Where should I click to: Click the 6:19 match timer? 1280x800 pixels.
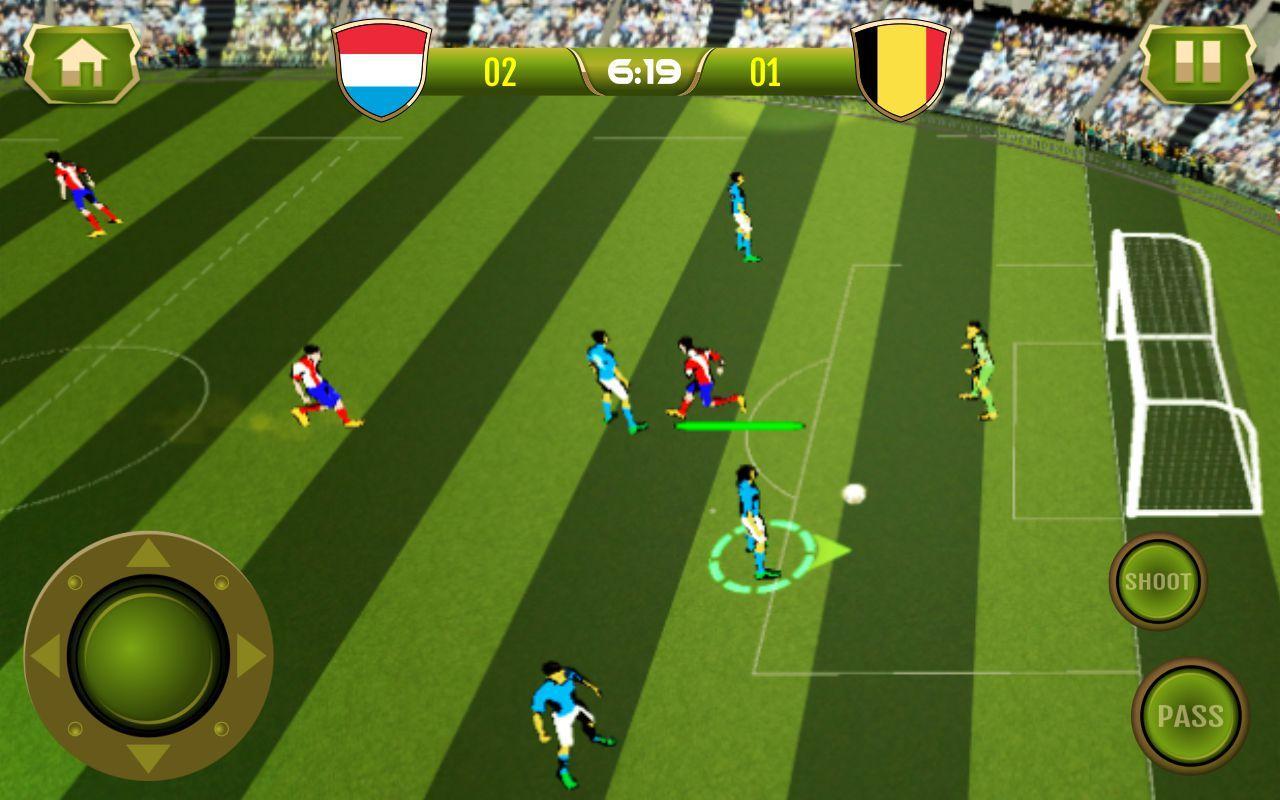pyautogui.click(x=644, y=71)
